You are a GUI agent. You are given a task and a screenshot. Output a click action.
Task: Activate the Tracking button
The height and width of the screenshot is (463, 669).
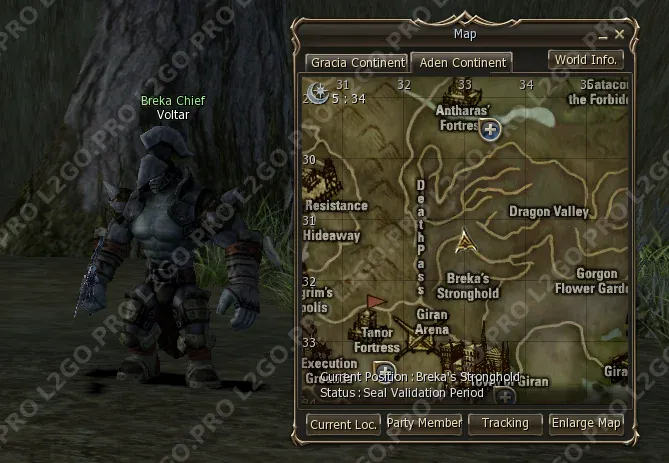505,423
